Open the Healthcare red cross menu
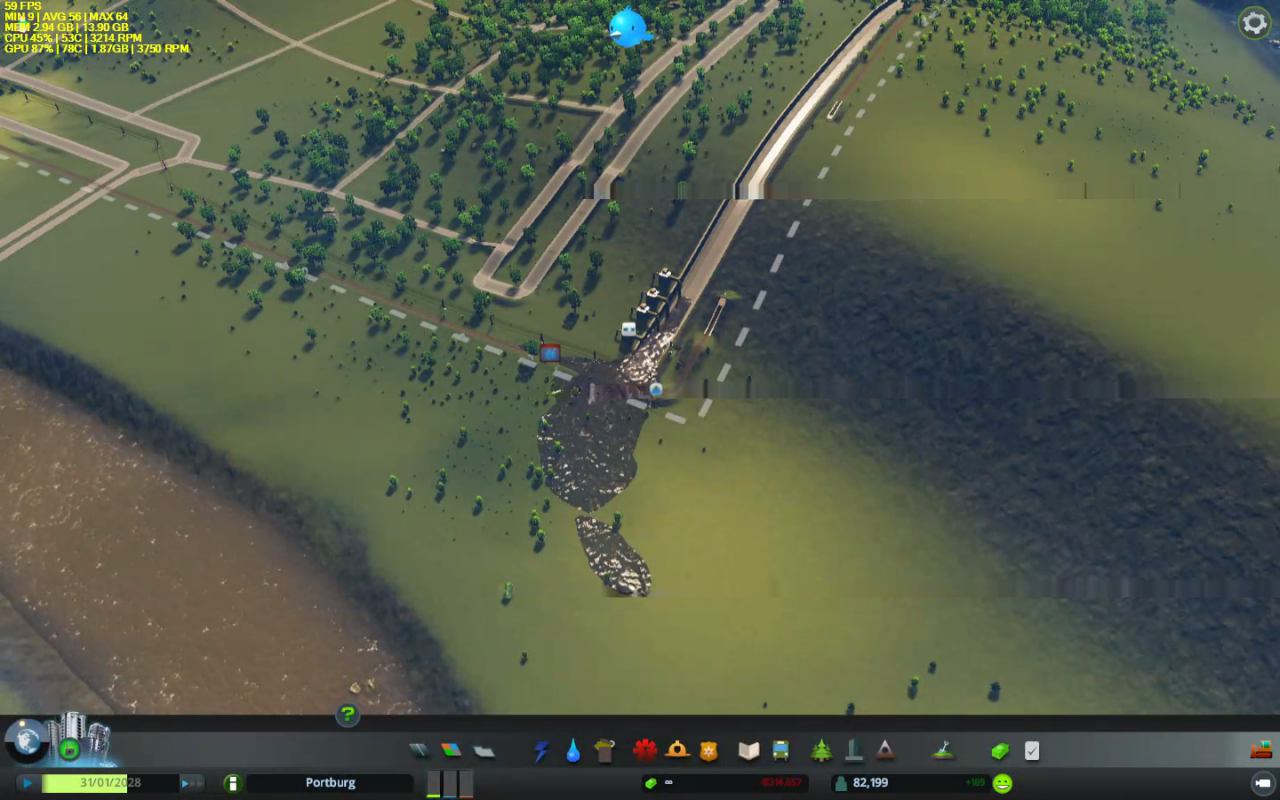The width and height of the screenshot is (1280, 800). [645, 750]
